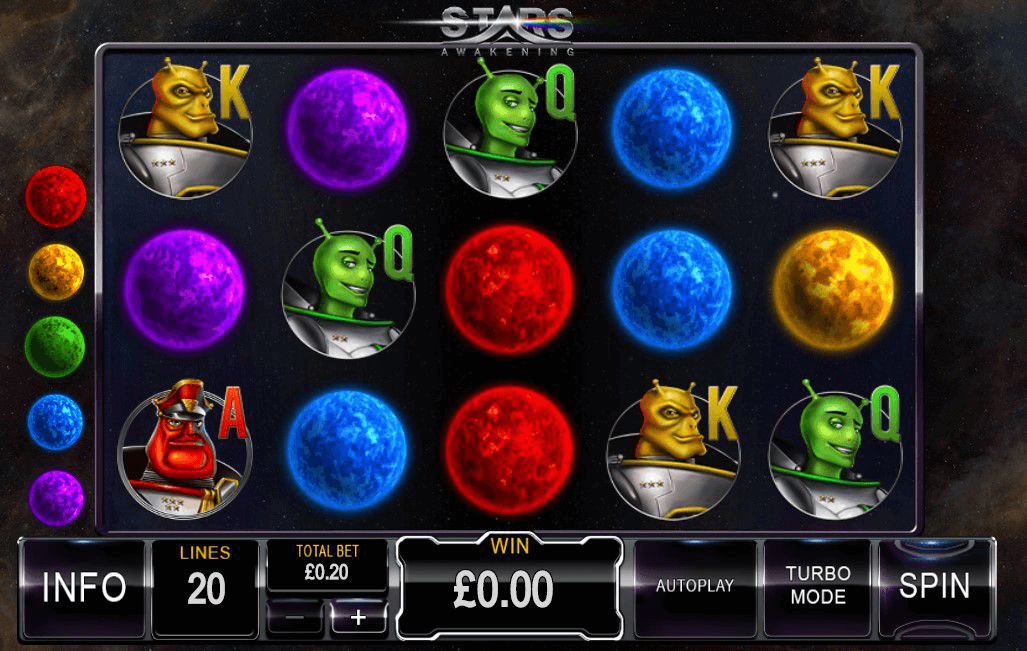This screenshot has width=1027, height=651.
Task: Select the LINES 20 panel
Action: click(205, 587)
